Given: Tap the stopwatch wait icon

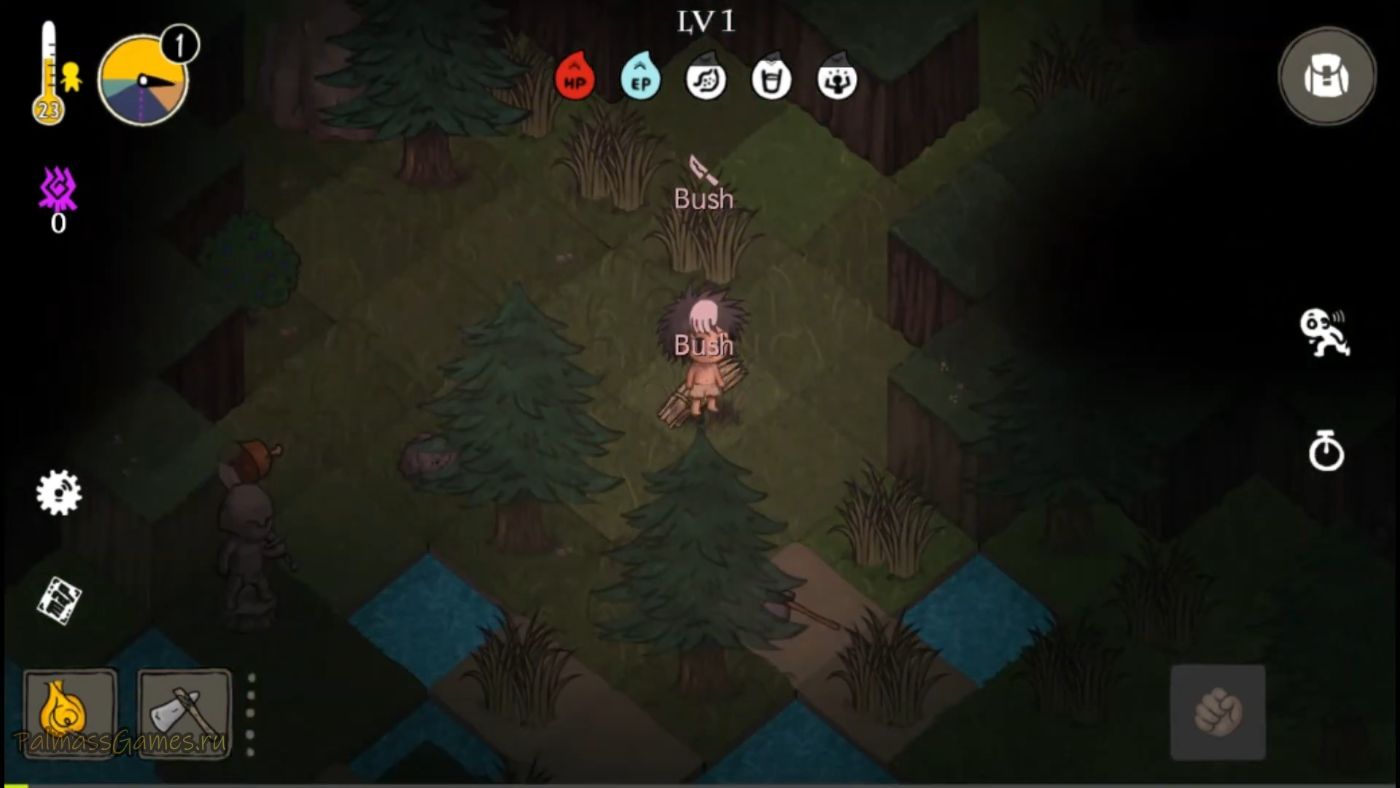Looking at the screenshot, I should (x=1326, y=451).
